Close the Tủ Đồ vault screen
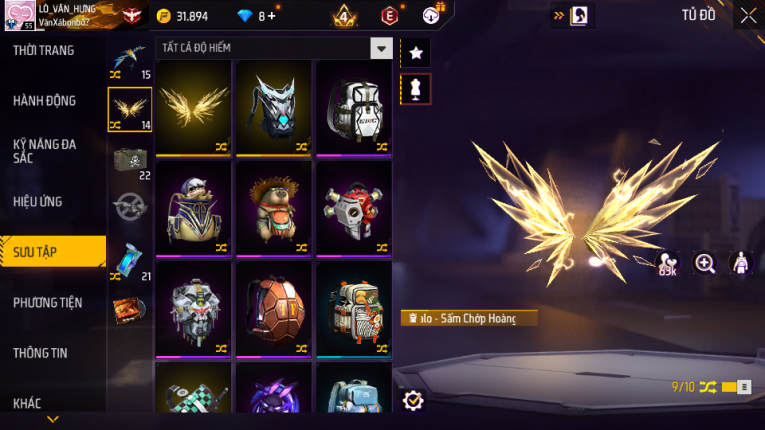This screenshot has height=430, width=765. click(748, 15)
